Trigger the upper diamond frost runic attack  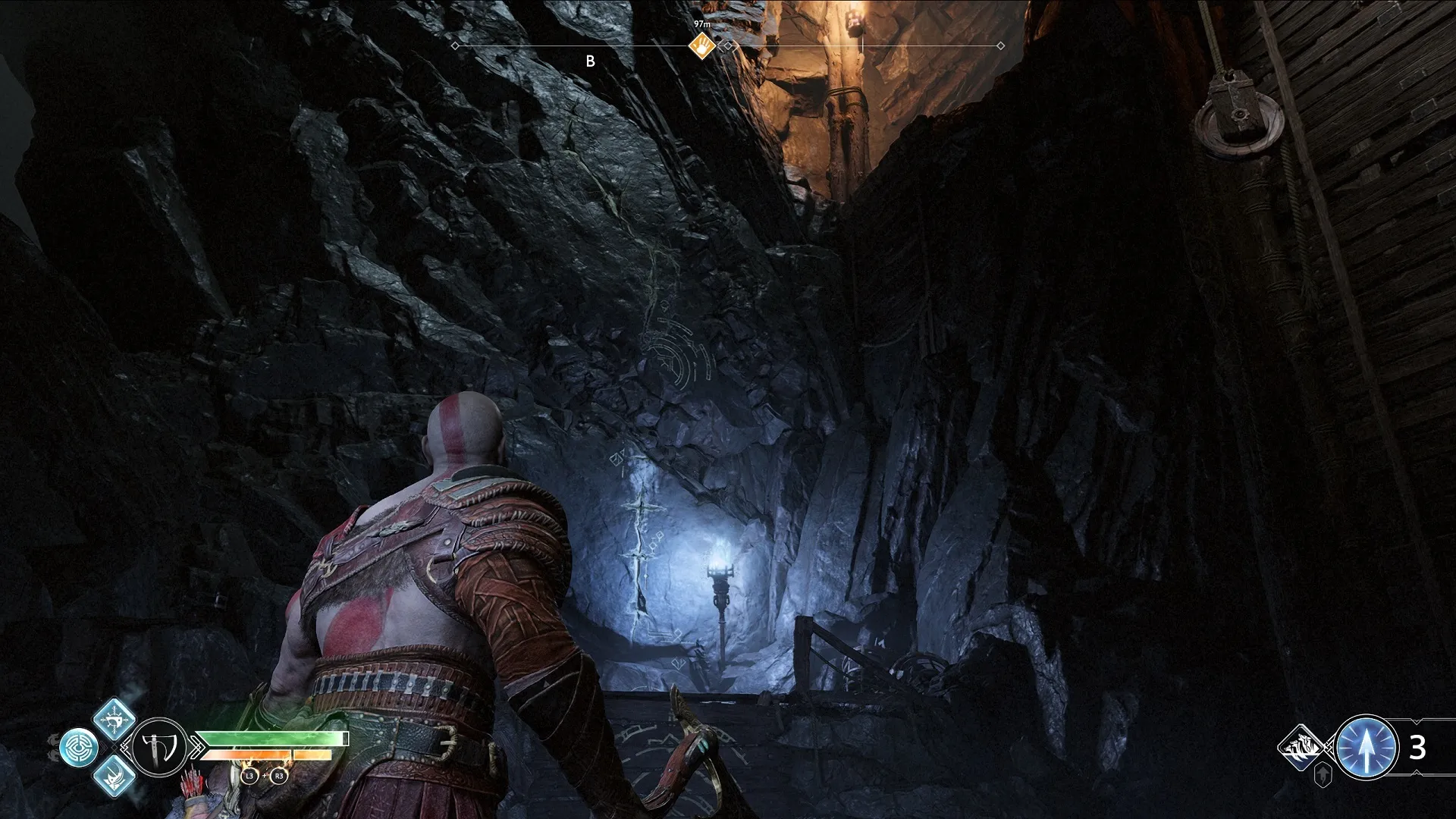114,718
